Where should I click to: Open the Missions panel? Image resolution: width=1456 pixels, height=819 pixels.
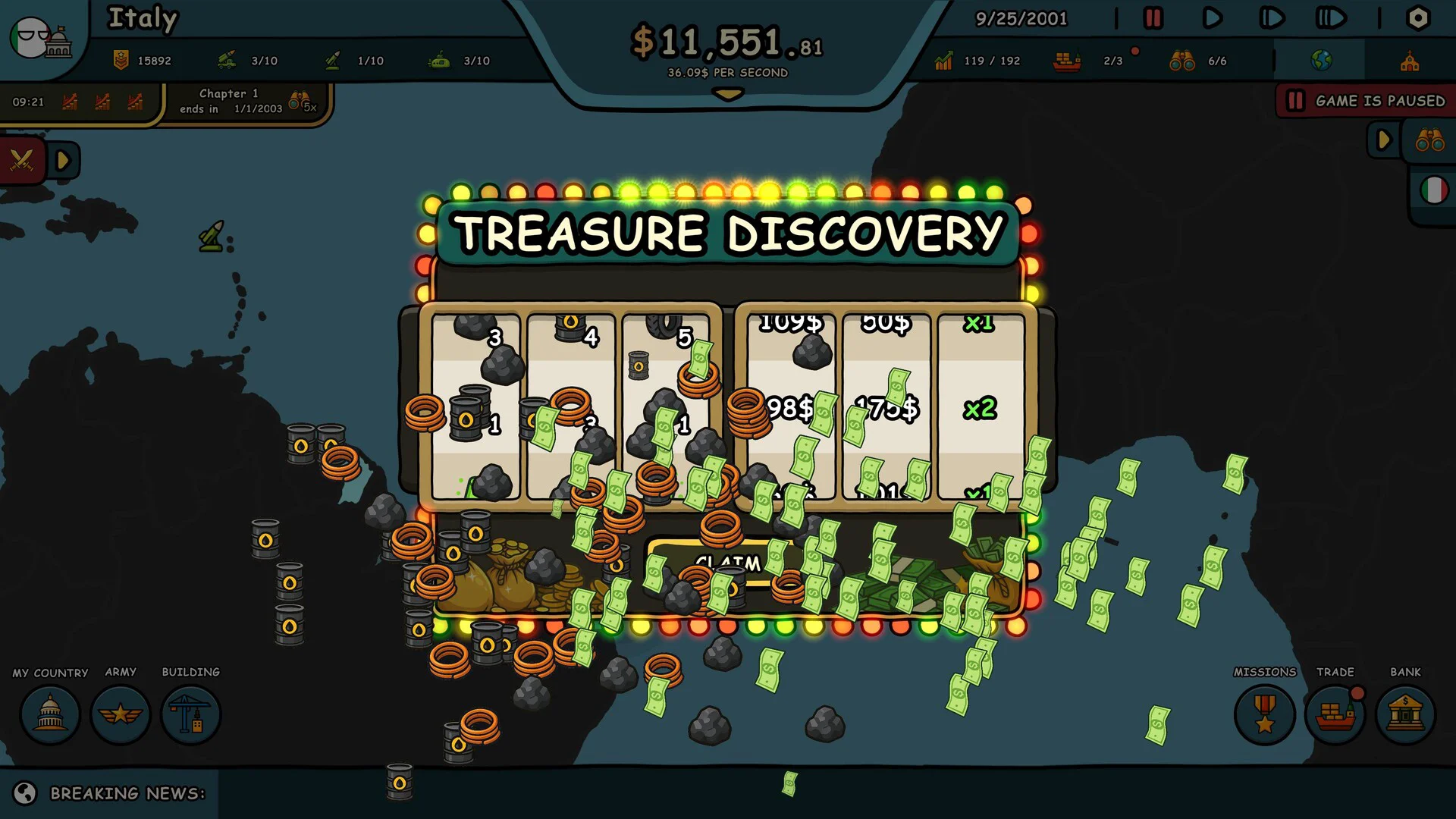coord(1264,714)
